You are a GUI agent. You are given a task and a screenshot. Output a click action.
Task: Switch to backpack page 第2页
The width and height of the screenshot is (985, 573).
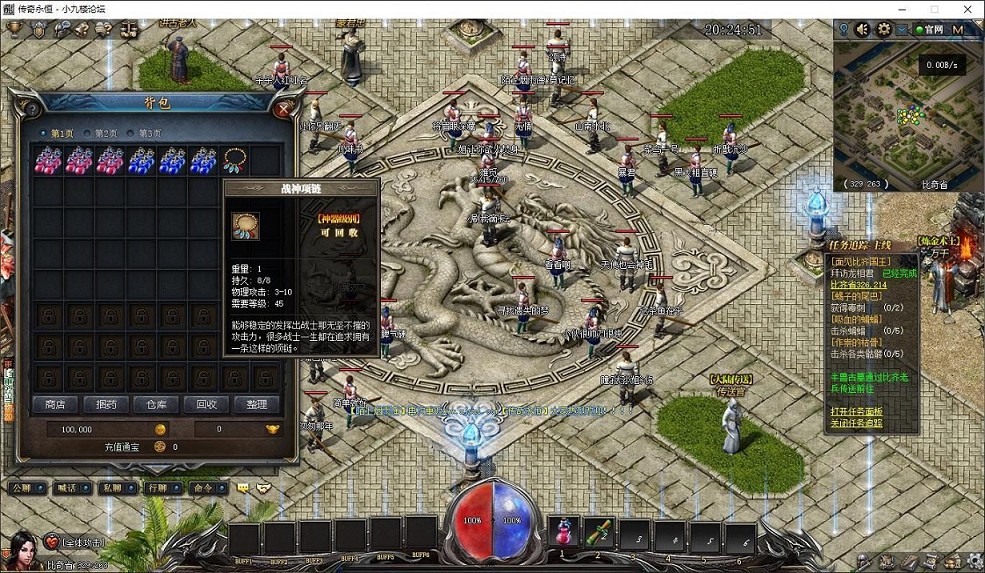point(101,133)
